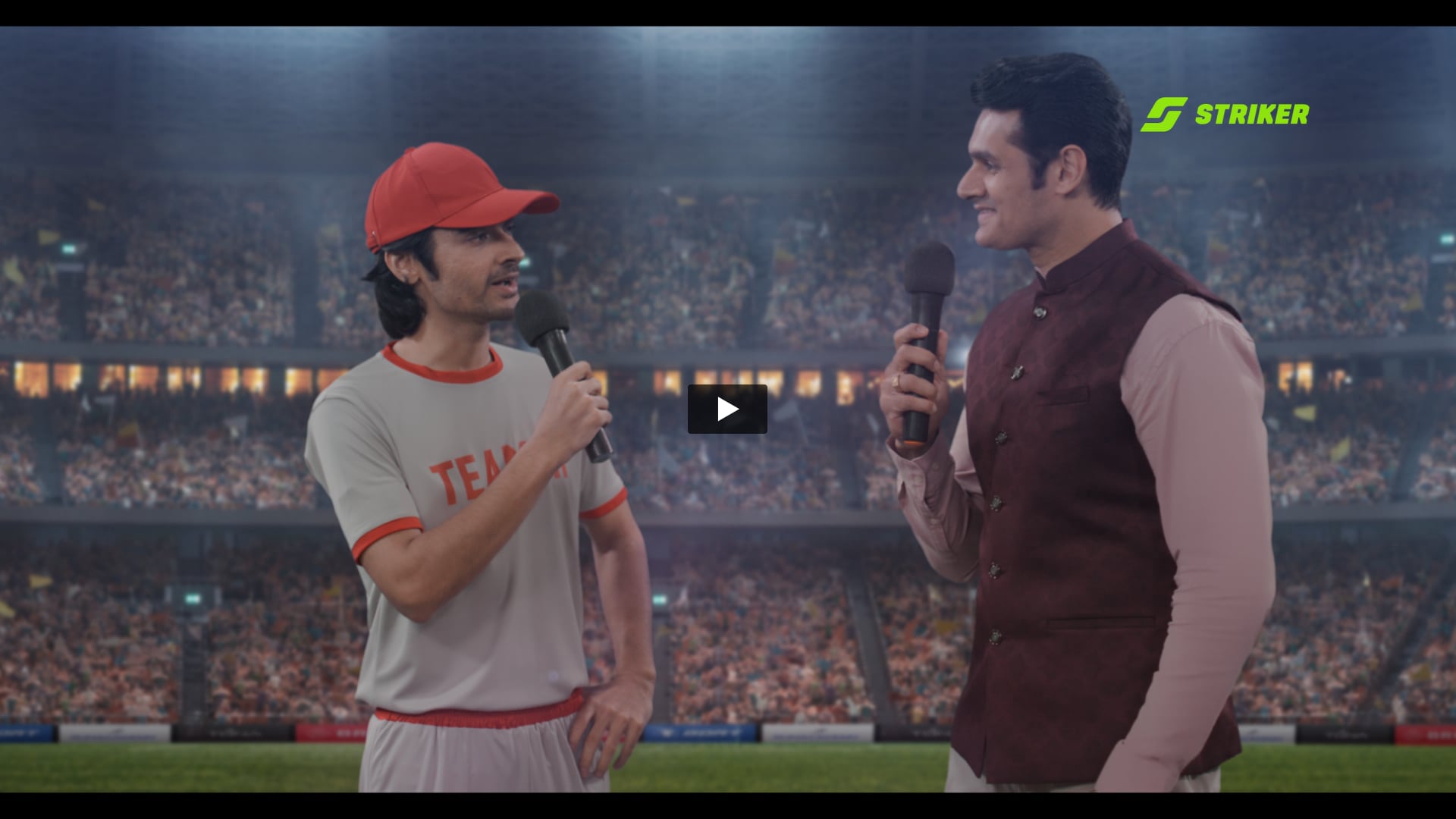Select the play triangle icon in center
The height and width of the screenshot is (819, 1456).
[728, 409]
